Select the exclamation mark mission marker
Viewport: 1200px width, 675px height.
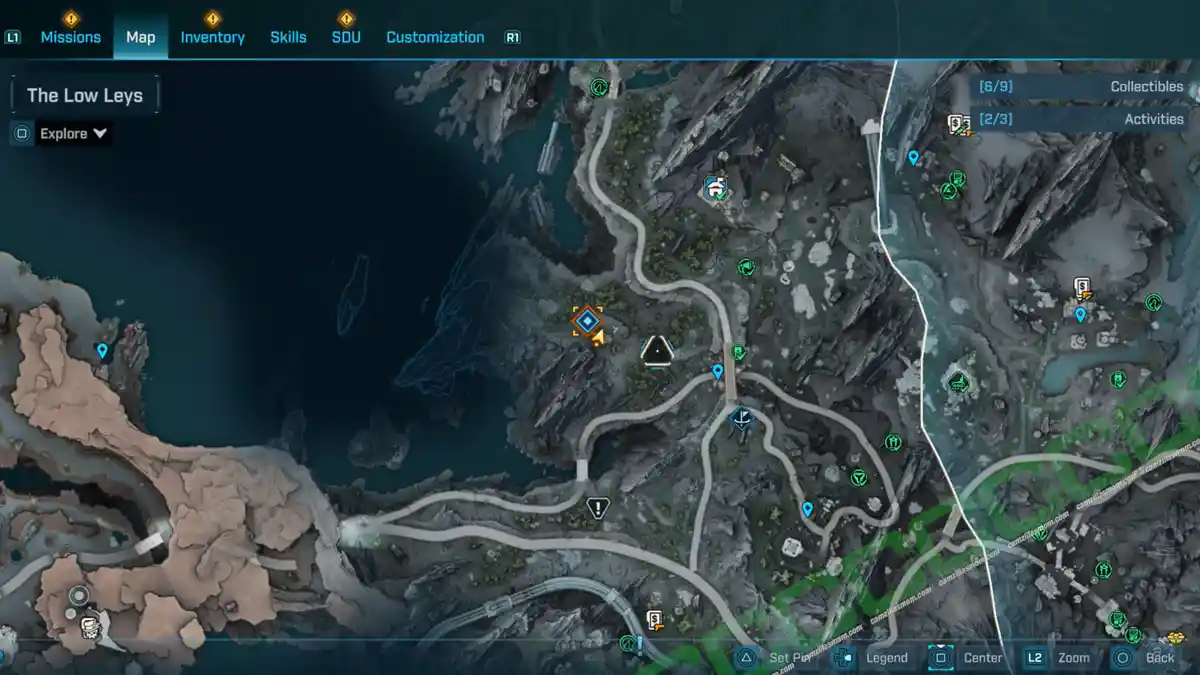click(x=598, y=508)
